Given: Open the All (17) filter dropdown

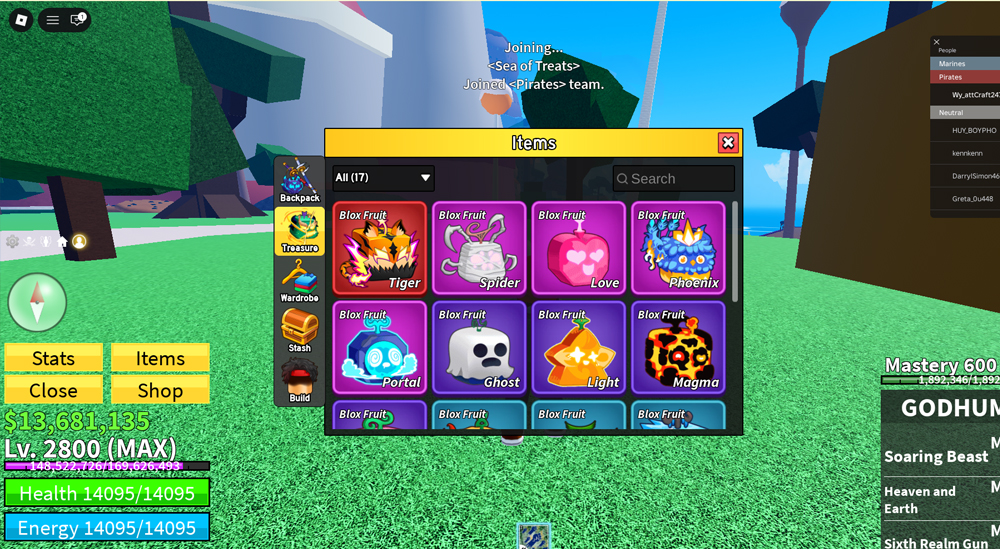Looking at the screenshot, I should pos(384,178).
